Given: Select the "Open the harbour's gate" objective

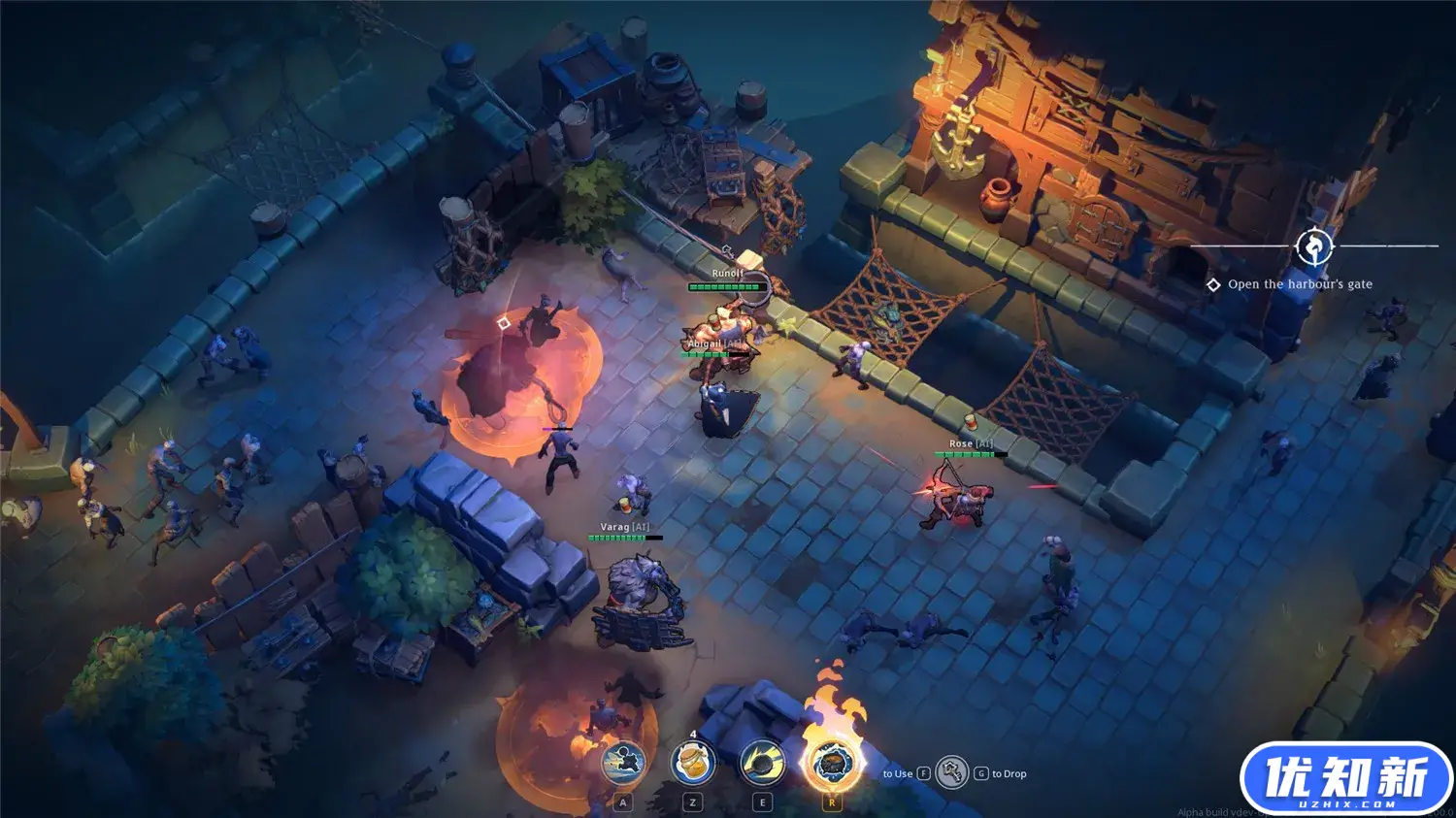Looking at the screenshot, I should click(x=1299, y=284).
